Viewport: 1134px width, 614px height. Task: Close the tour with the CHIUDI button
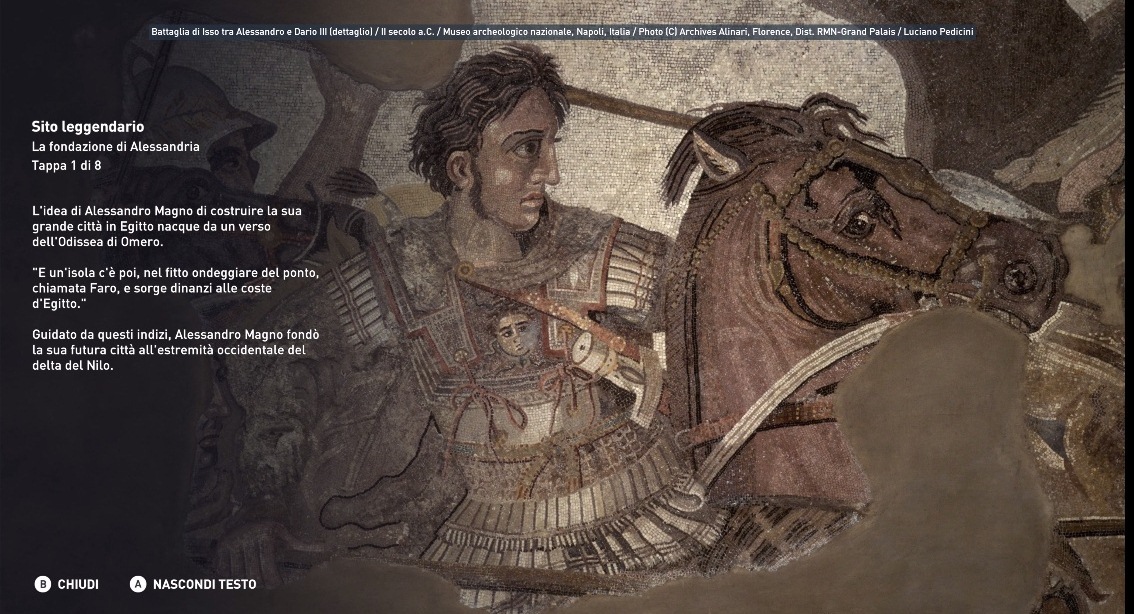pyautogui.click(x=67, y=584)
